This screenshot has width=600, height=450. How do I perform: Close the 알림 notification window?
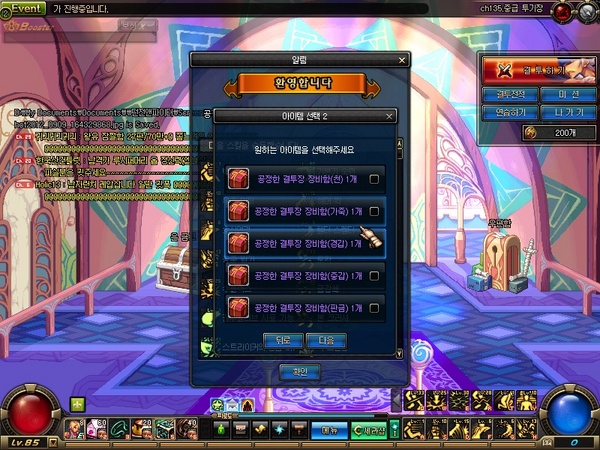402,60
